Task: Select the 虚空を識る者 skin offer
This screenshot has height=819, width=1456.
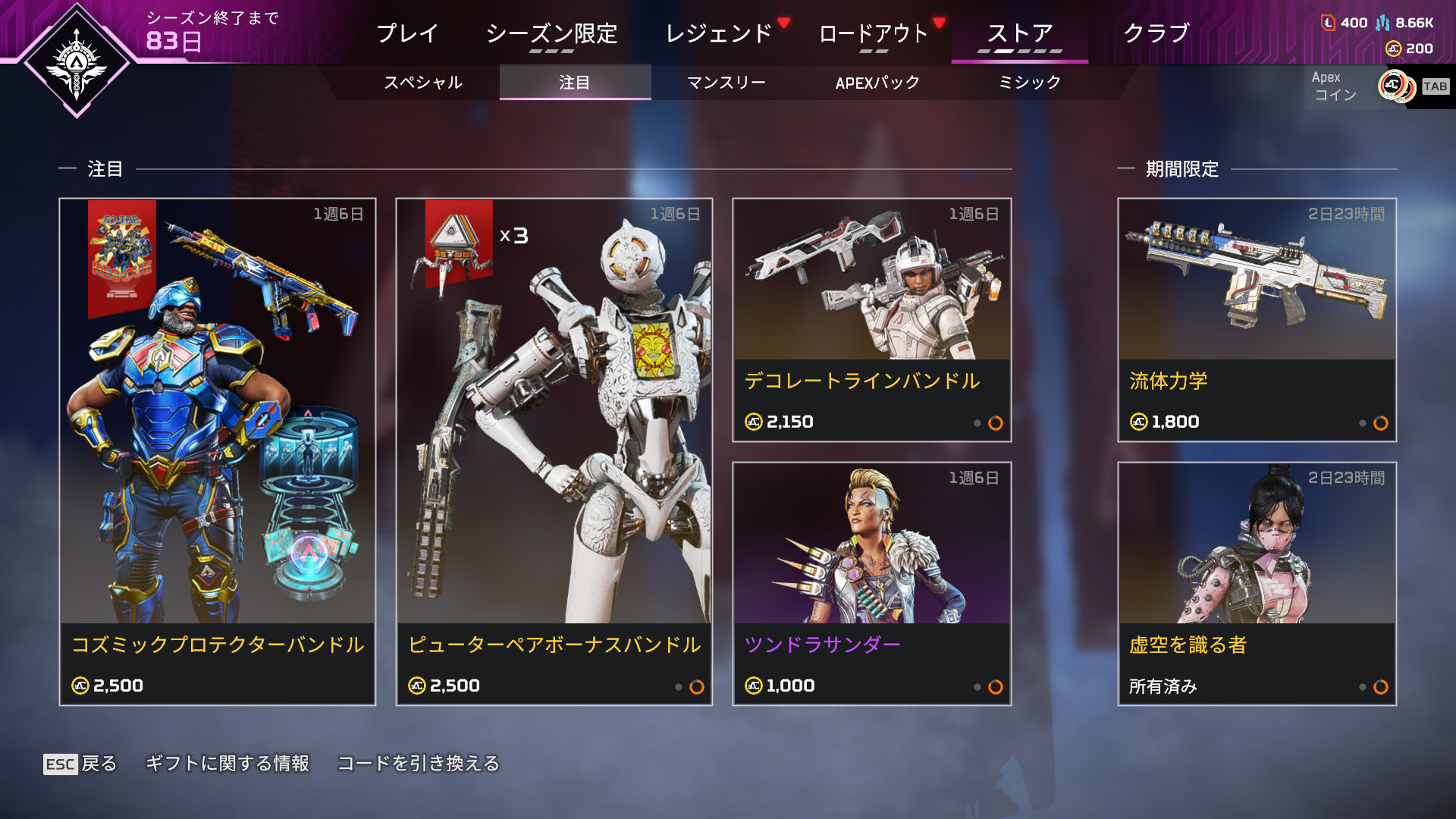Action: click(x=1257, y=584)
